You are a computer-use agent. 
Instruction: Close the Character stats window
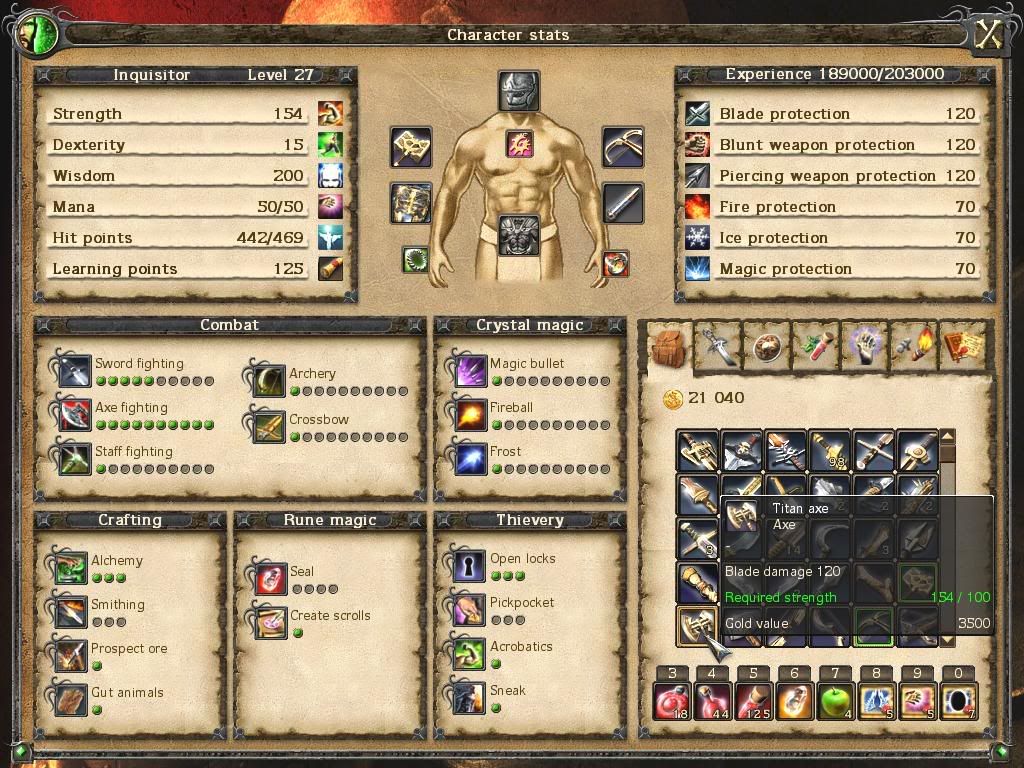(988, 35)
